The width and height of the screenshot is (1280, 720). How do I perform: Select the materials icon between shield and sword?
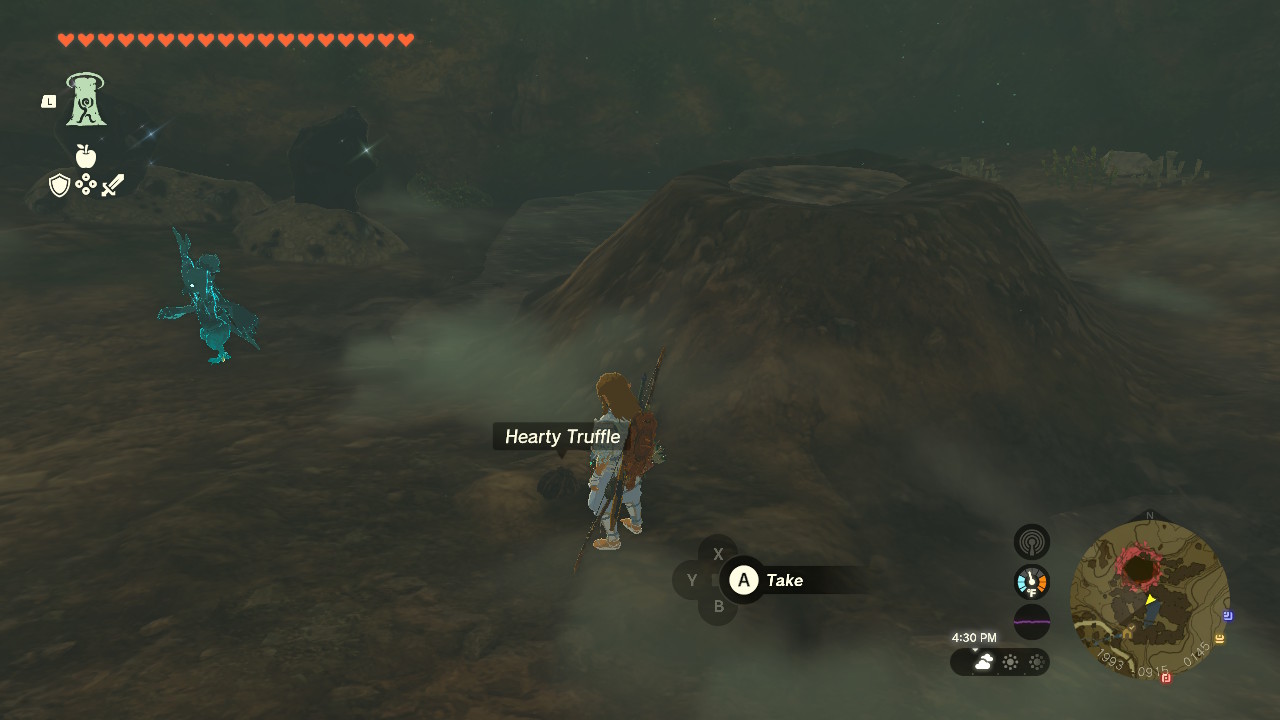87,184
